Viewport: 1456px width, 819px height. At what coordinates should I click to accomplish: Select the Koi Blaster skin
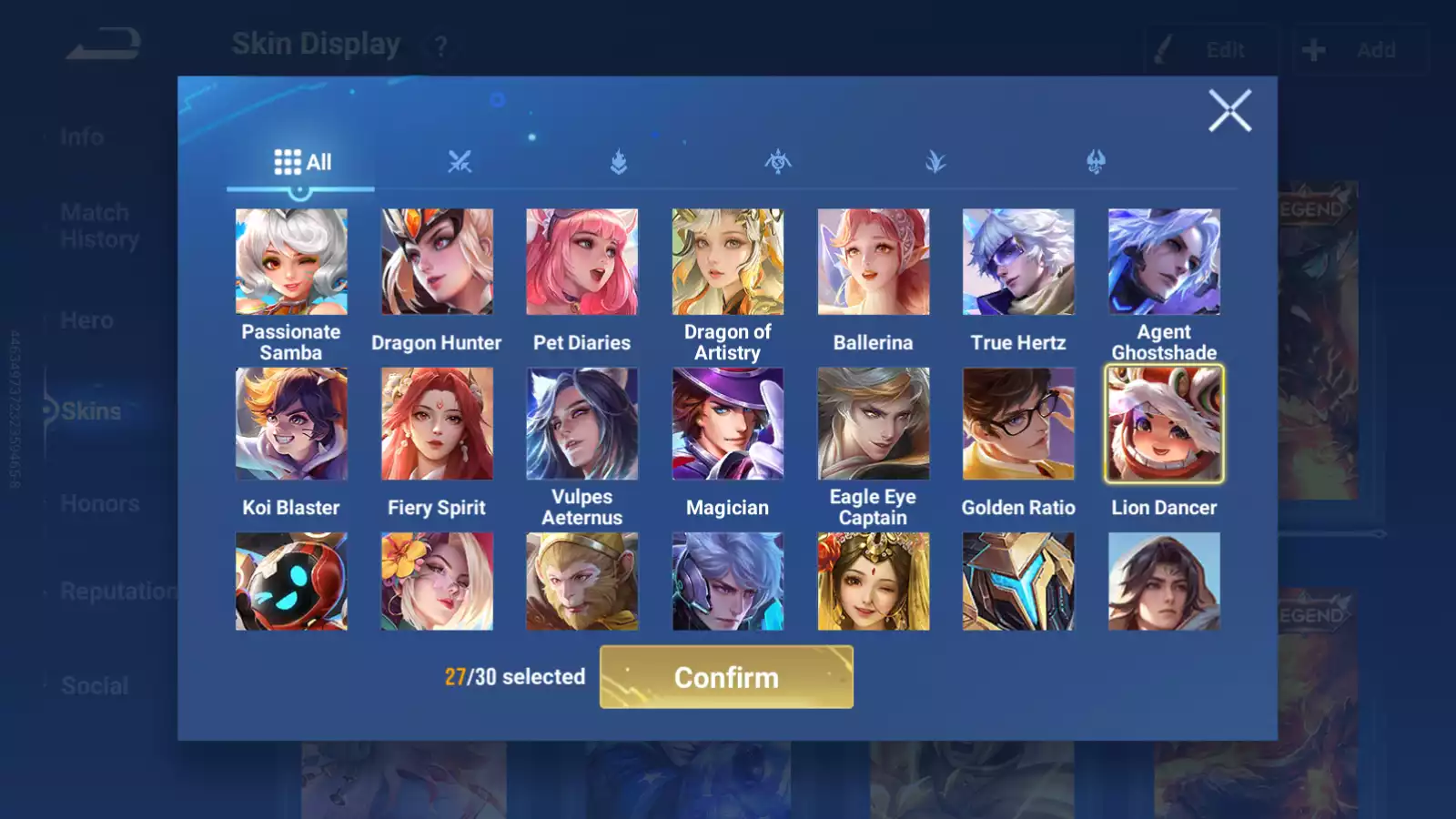point(291,424)
